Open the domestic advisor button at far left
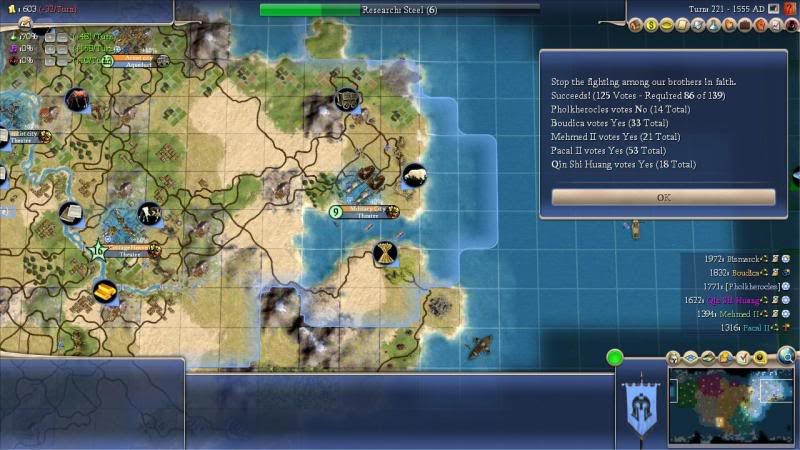The height and width of the screenshot is (450, 800). pos(637,22)
